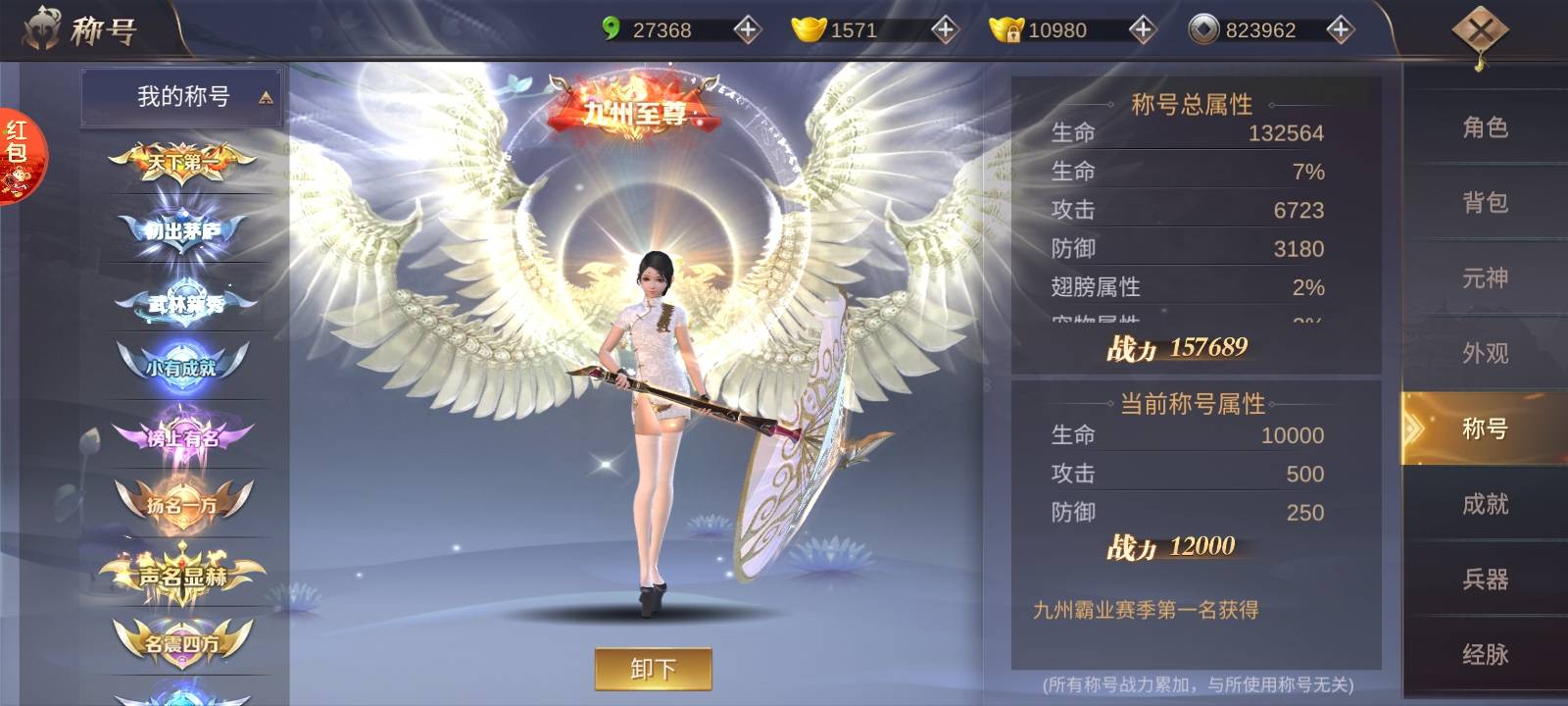Unequip the title with 卸下 button
This screenshot has height=706, width=1568.
[653, 669]
